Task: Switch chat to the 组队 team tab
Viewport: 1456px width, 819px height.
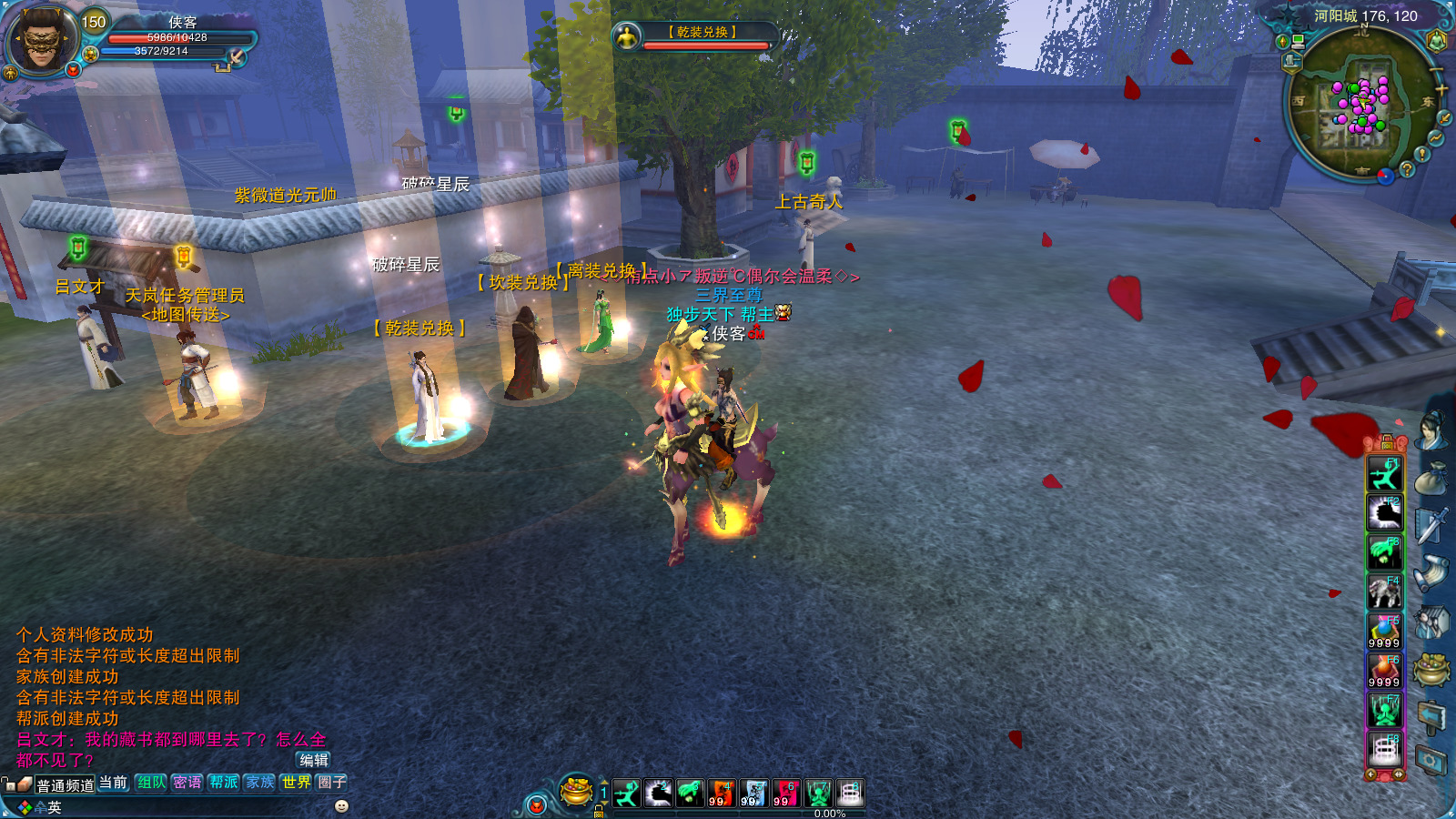Action: tap(152, 783)
